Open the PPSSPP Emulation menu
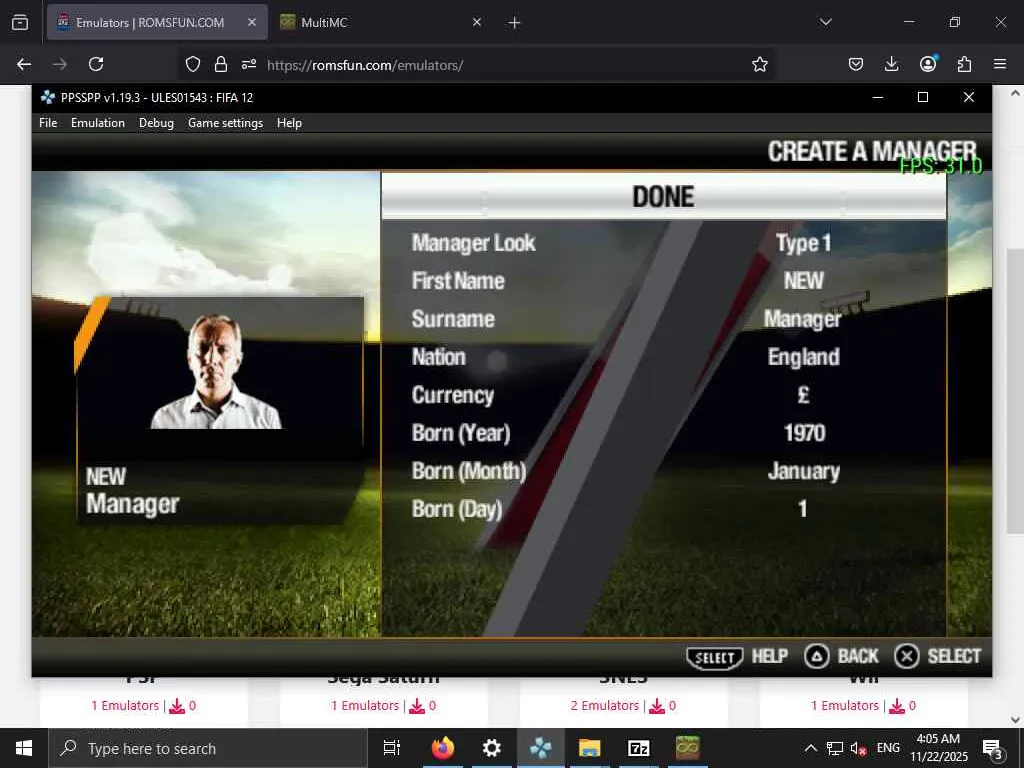This screenshot has width=1024, height=768. 98,123
